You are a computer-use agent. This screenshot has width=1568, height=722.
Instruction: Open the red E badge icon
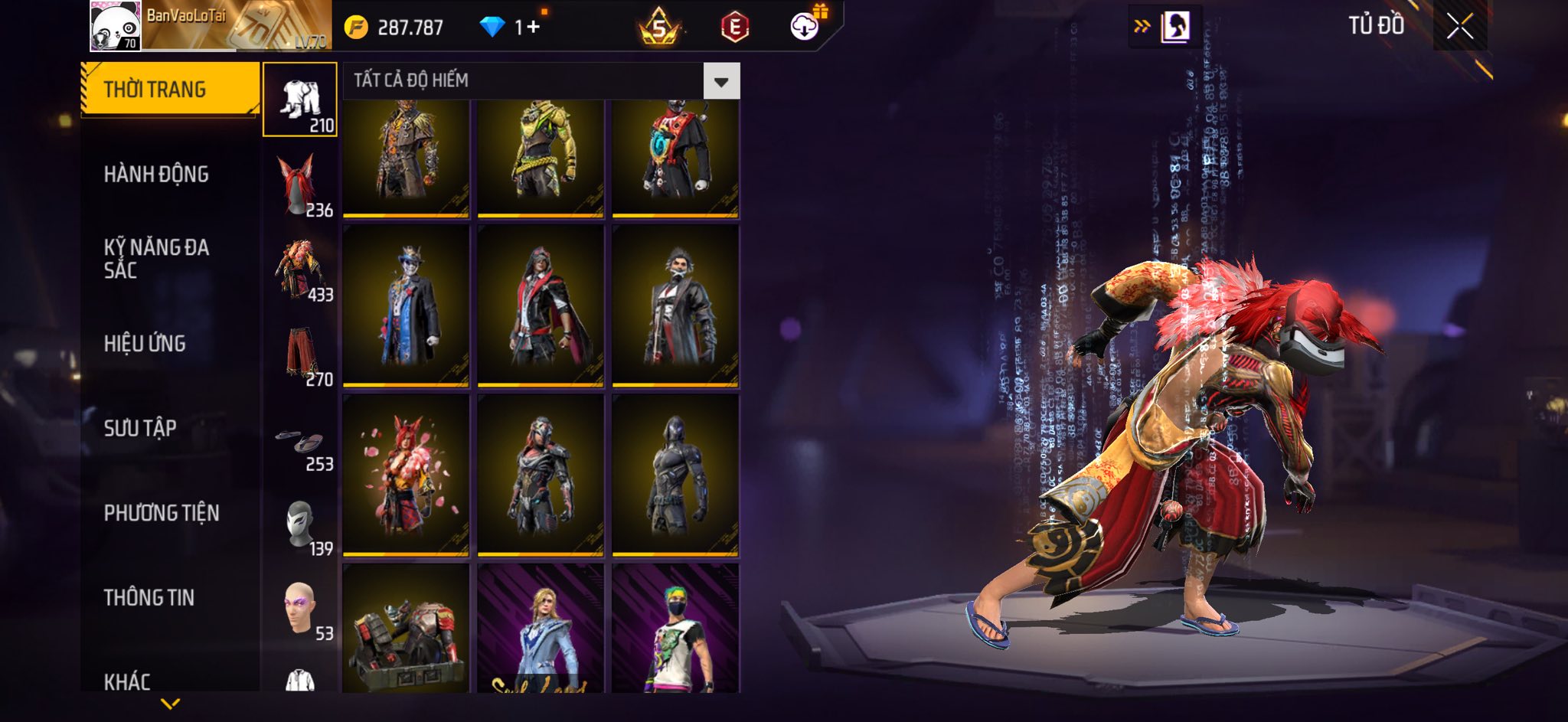(734, 28)
